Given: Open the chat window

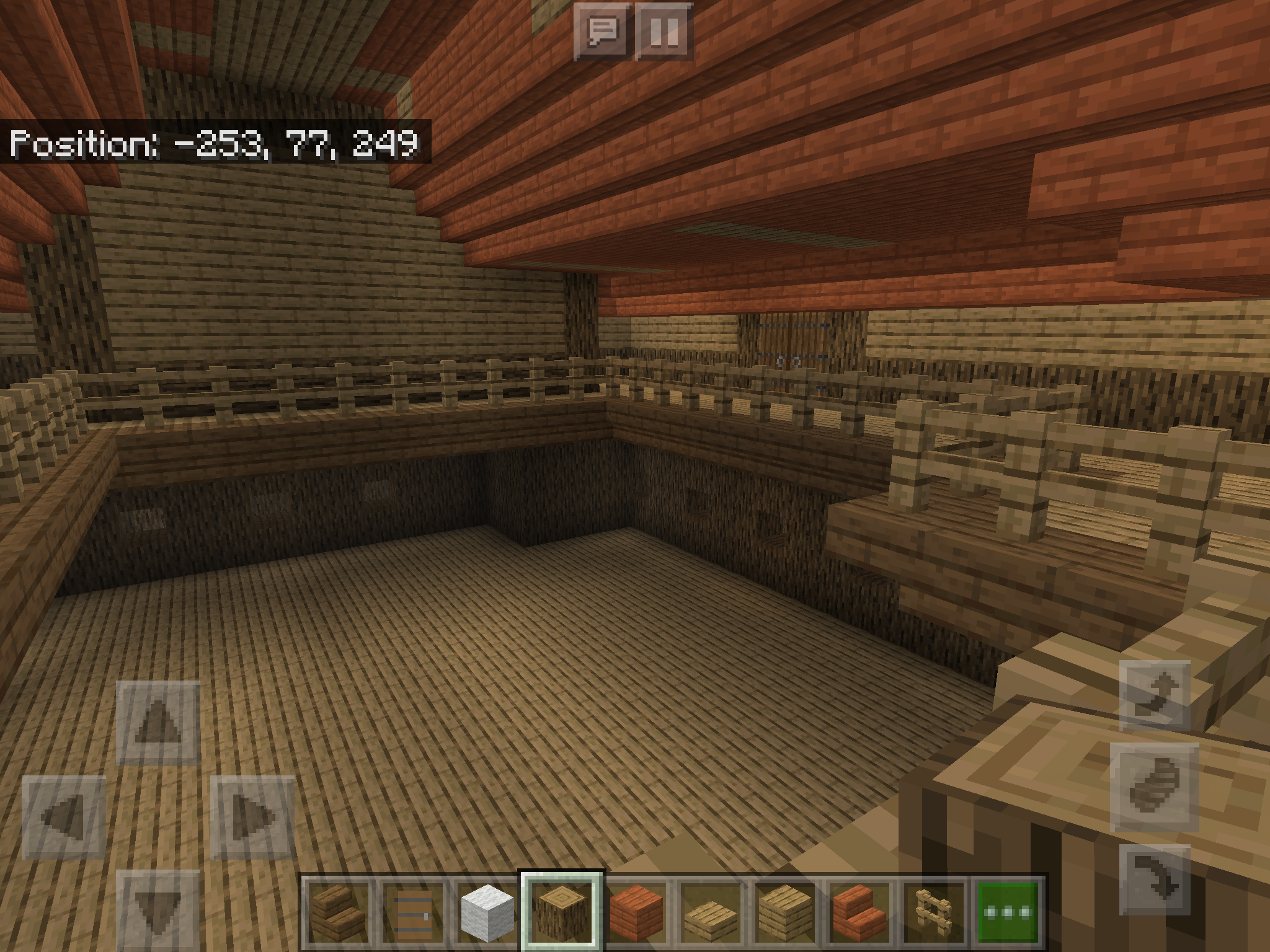Looking at the screenshot, I should pyautogui.click(x=602, y=31).
